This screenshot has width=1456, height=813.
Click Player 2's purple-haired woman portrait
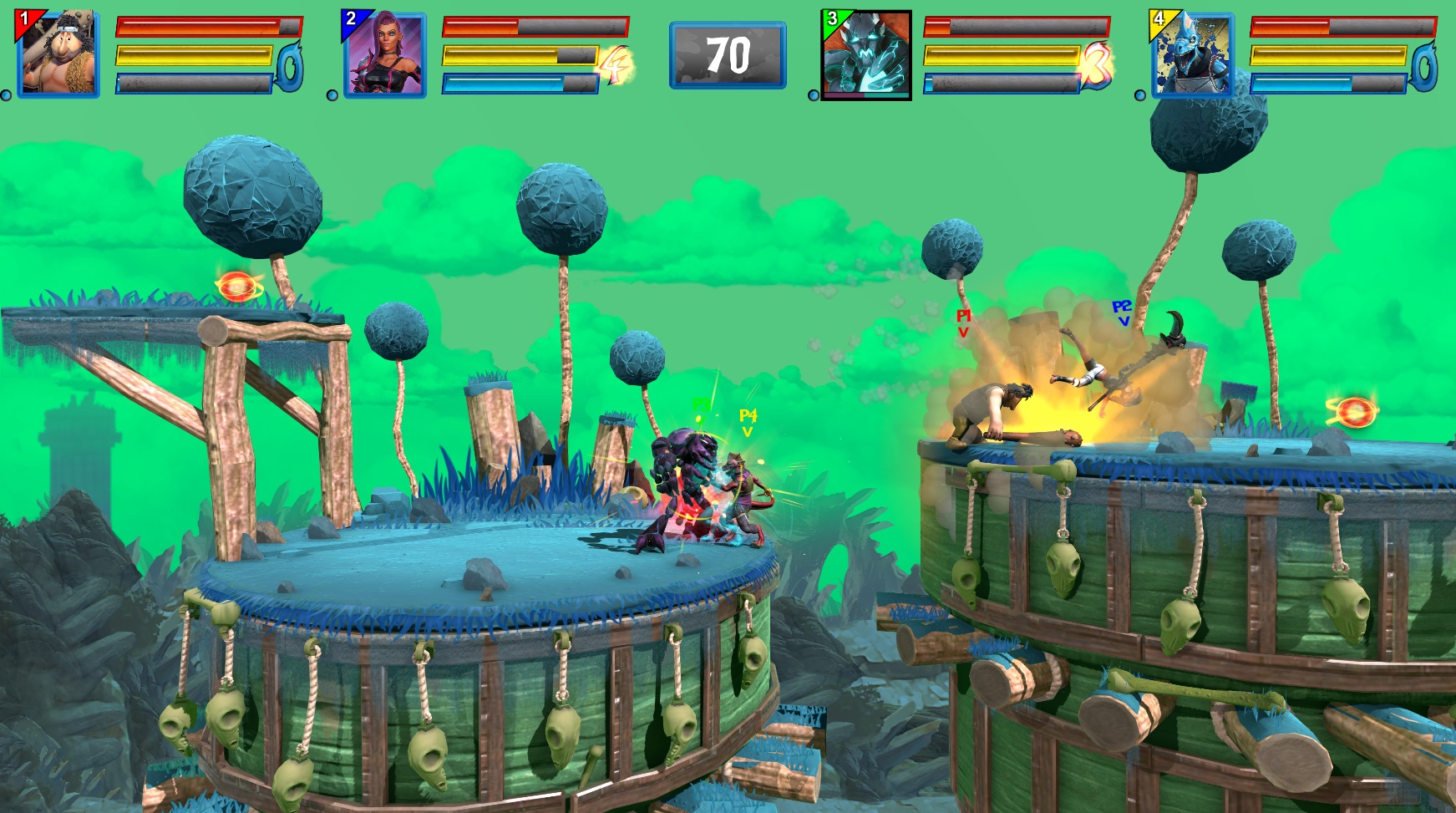click(385, 54)
